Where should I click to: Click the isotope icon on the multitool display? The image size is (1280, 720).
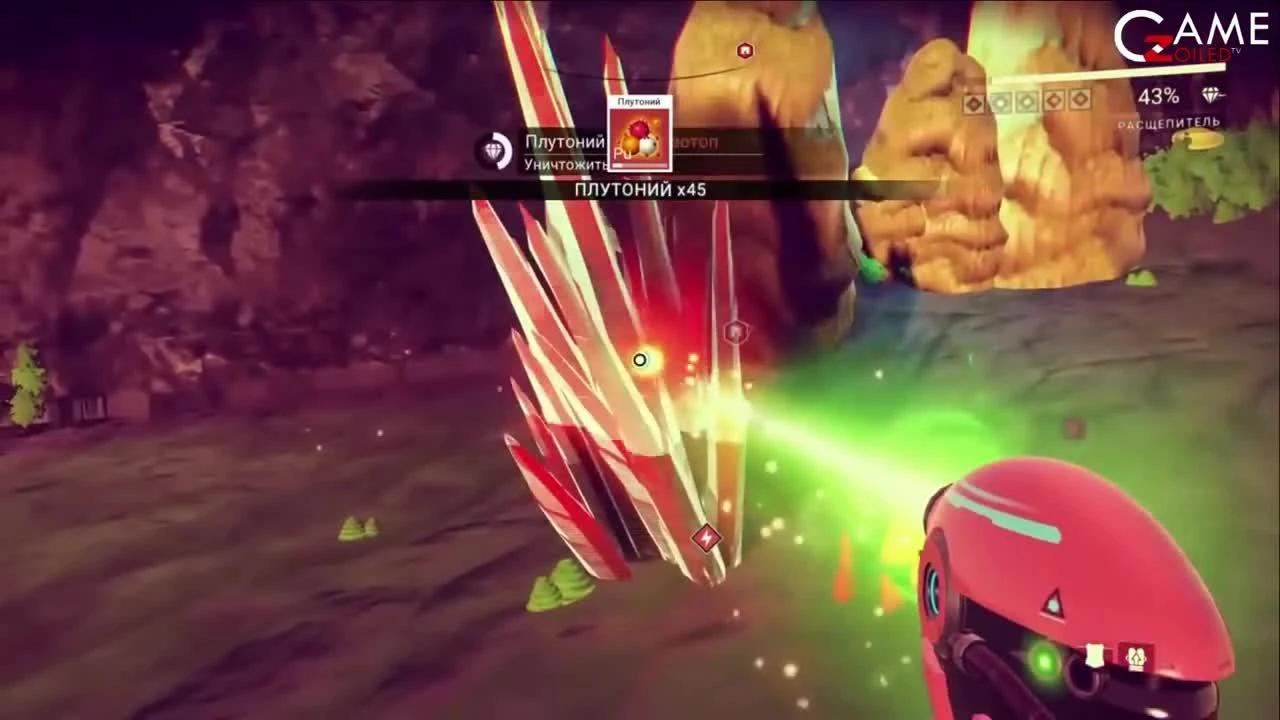click(1135, 660)
